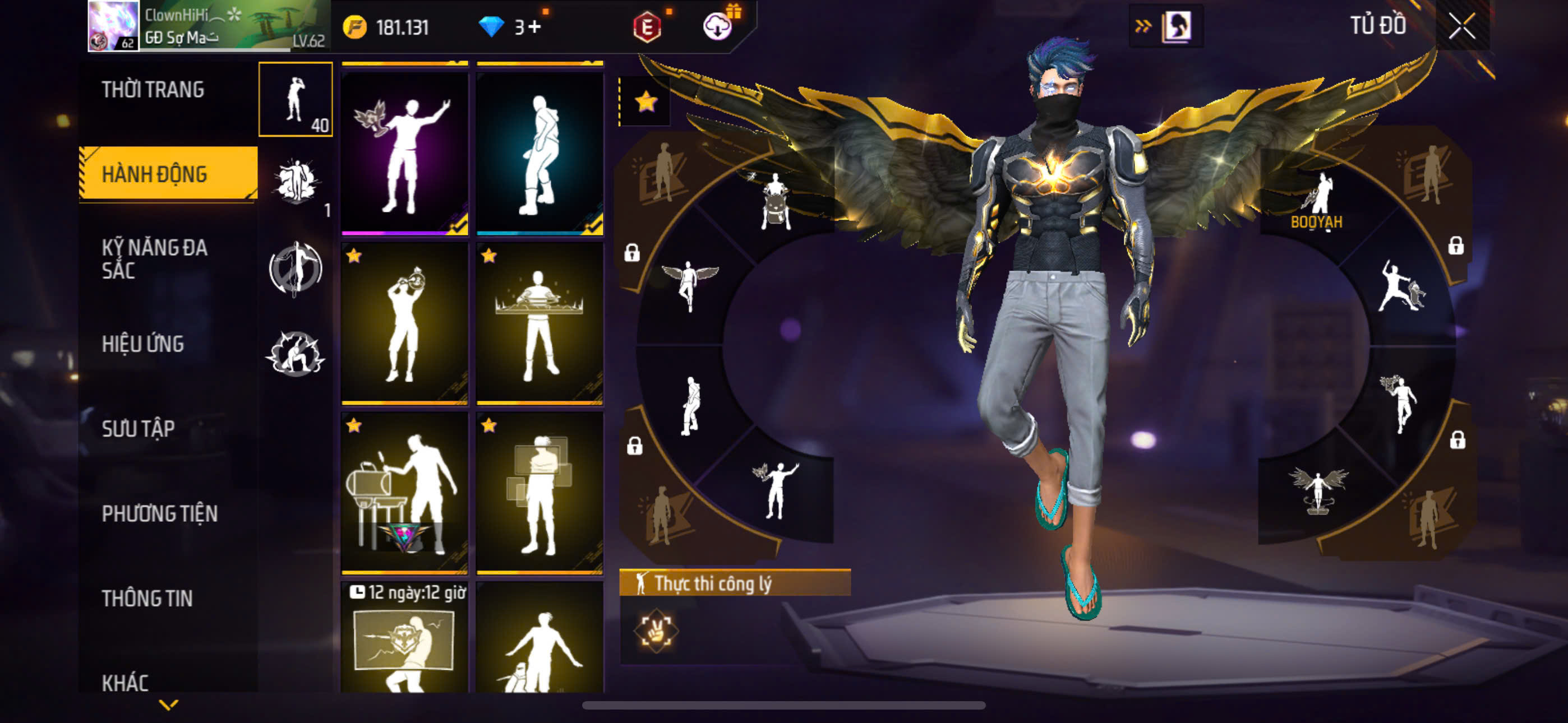Close the Tủ Đồ wardrobe screen
Screen dimensions: 1568x723
(1461, 26)
